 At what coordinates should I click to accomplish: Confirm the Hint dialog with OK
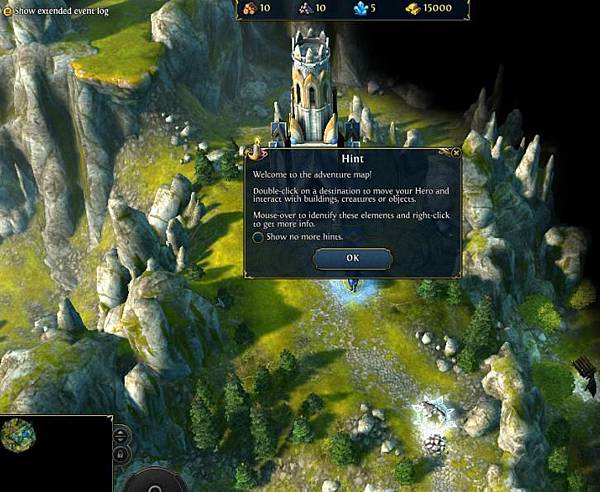click(x=352, y=258)
